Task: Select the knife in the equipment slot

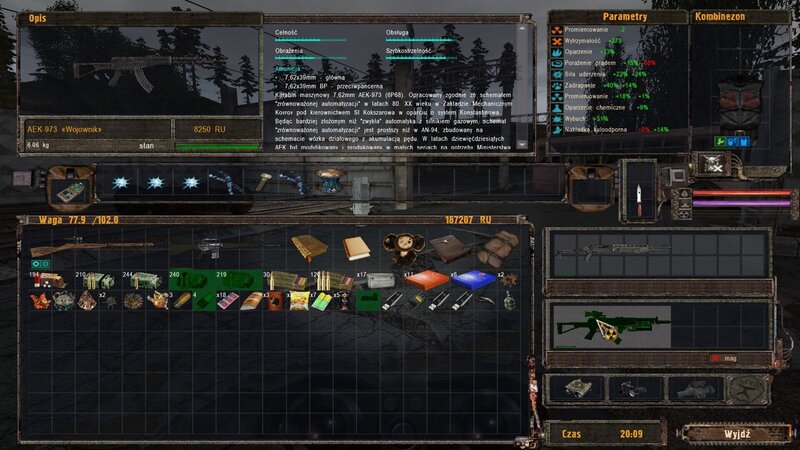Action: pyautogui.click(x=638, y=187)
